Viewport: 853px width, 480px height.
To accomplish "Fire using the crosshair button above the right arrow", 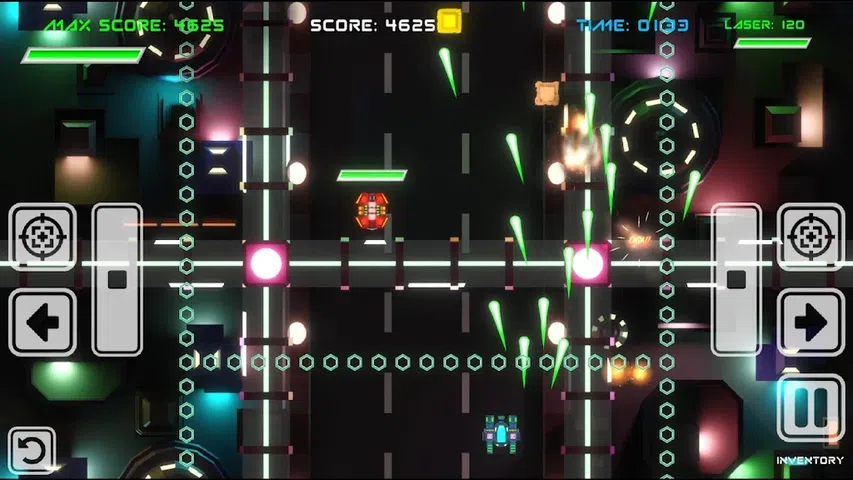I will point(810,237).
